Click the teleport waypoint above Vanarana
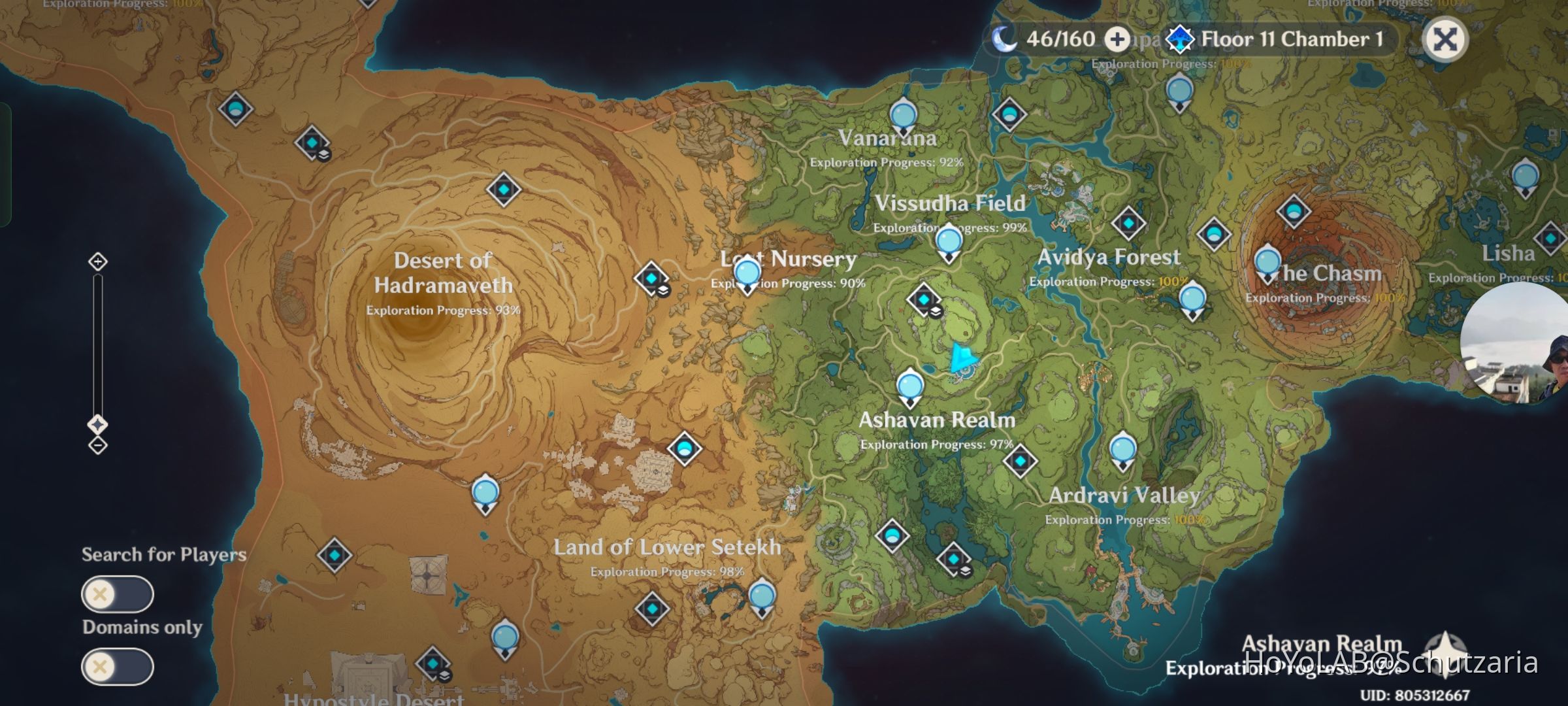 click(904, 115)
